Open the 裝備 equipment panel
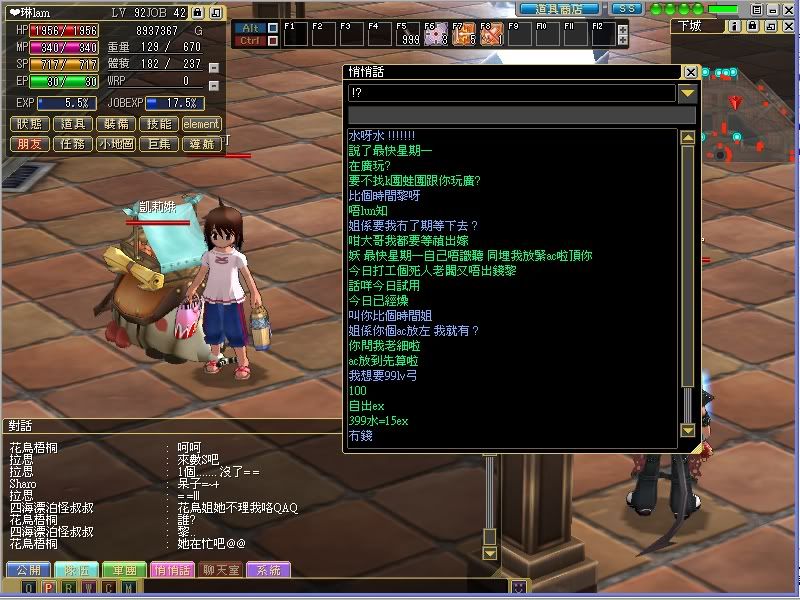Viewport: 800px width, 600px height. click(114, 124)
